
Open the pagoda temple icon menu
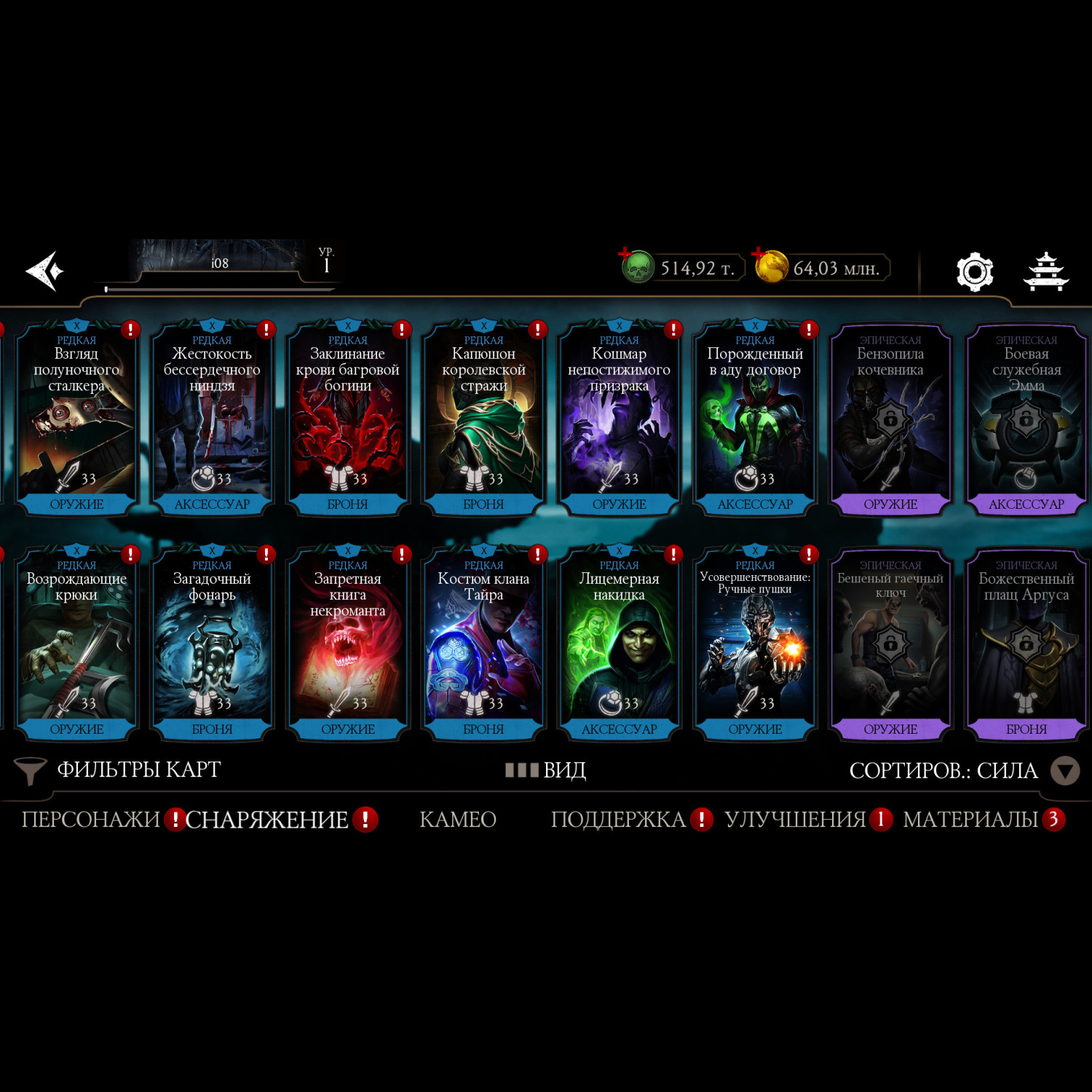tap(1045, 272)
